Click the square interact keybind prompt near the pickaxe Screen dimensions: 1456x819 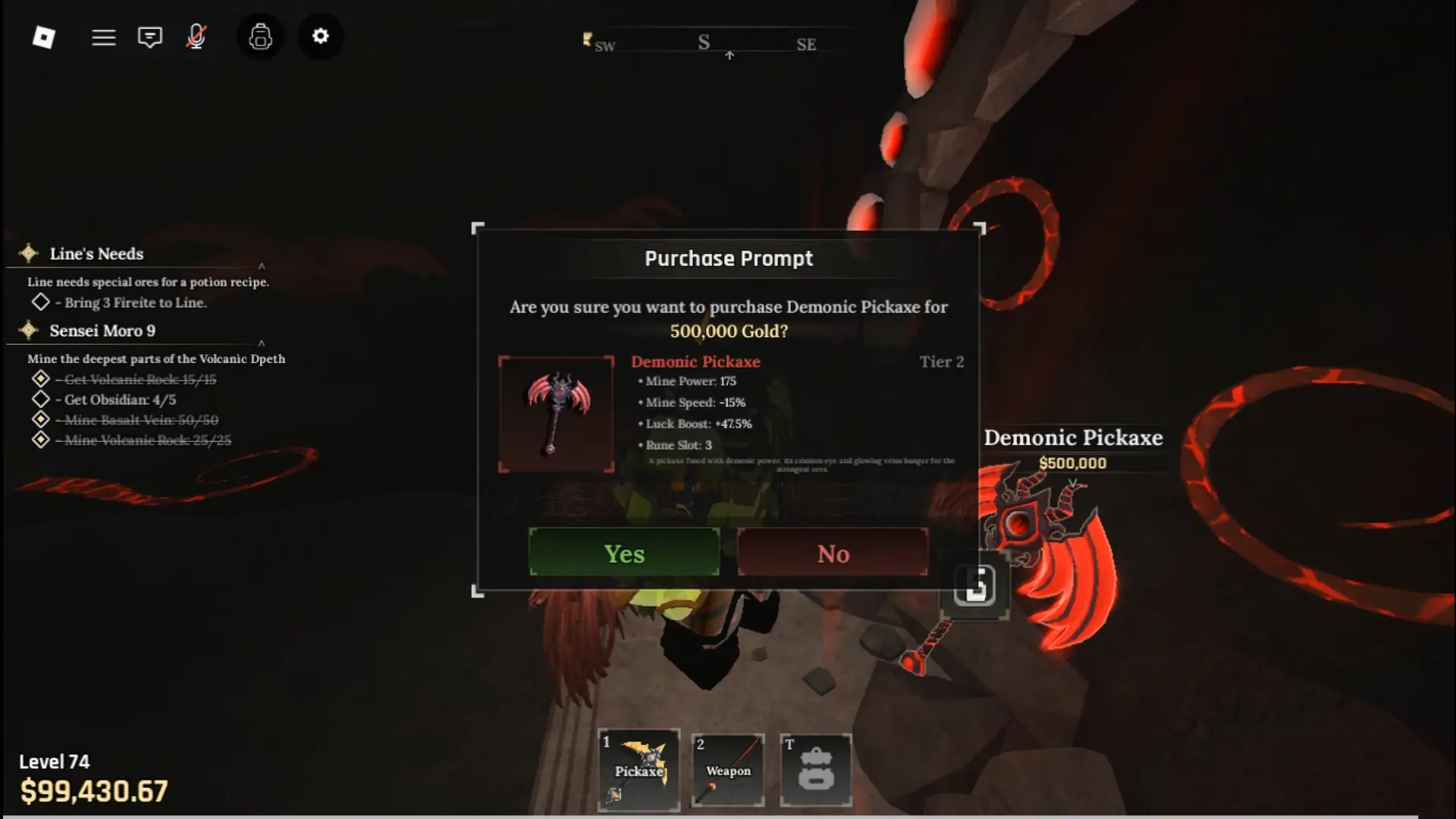click(974, 585)
